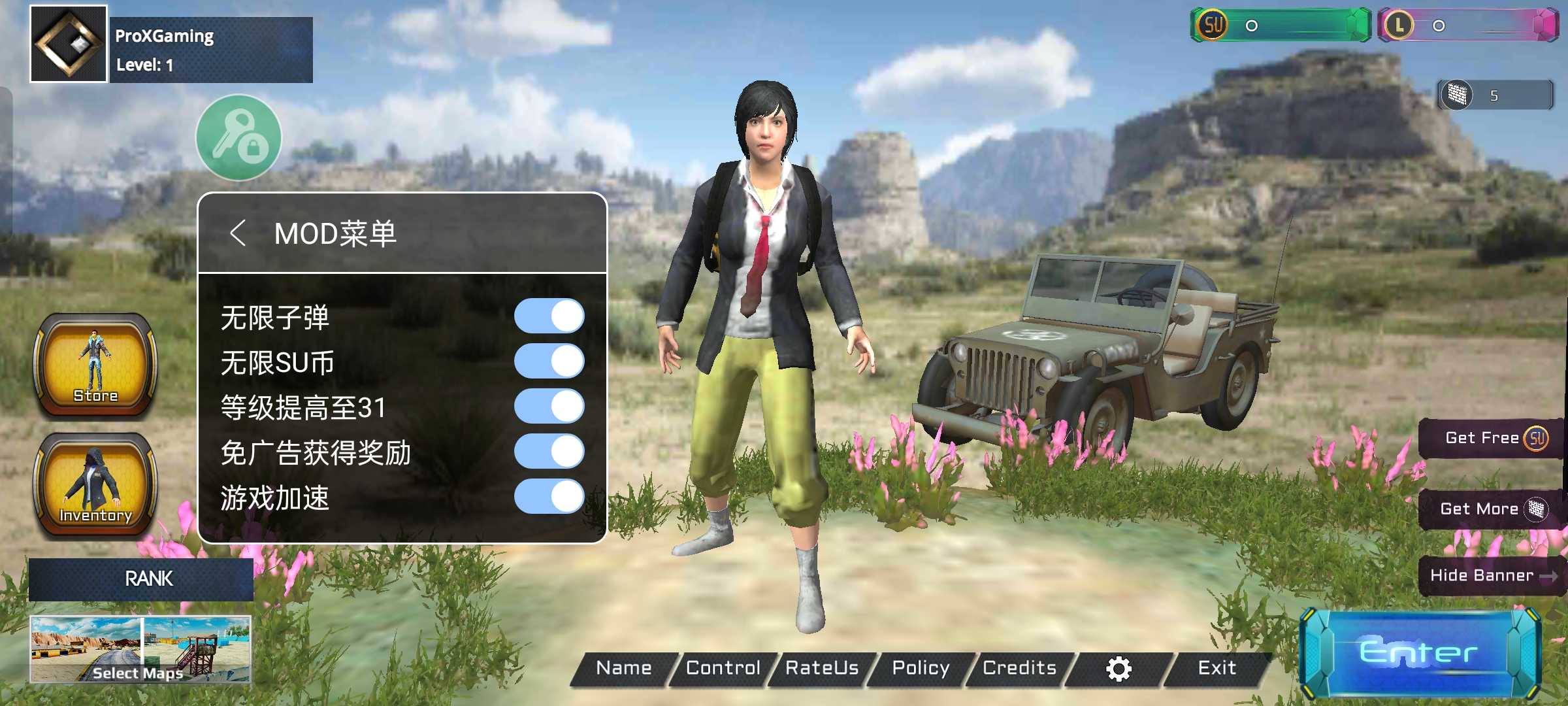Open the RANK leaderboard
1568x706 pixels.
click(x=148, y=579)
